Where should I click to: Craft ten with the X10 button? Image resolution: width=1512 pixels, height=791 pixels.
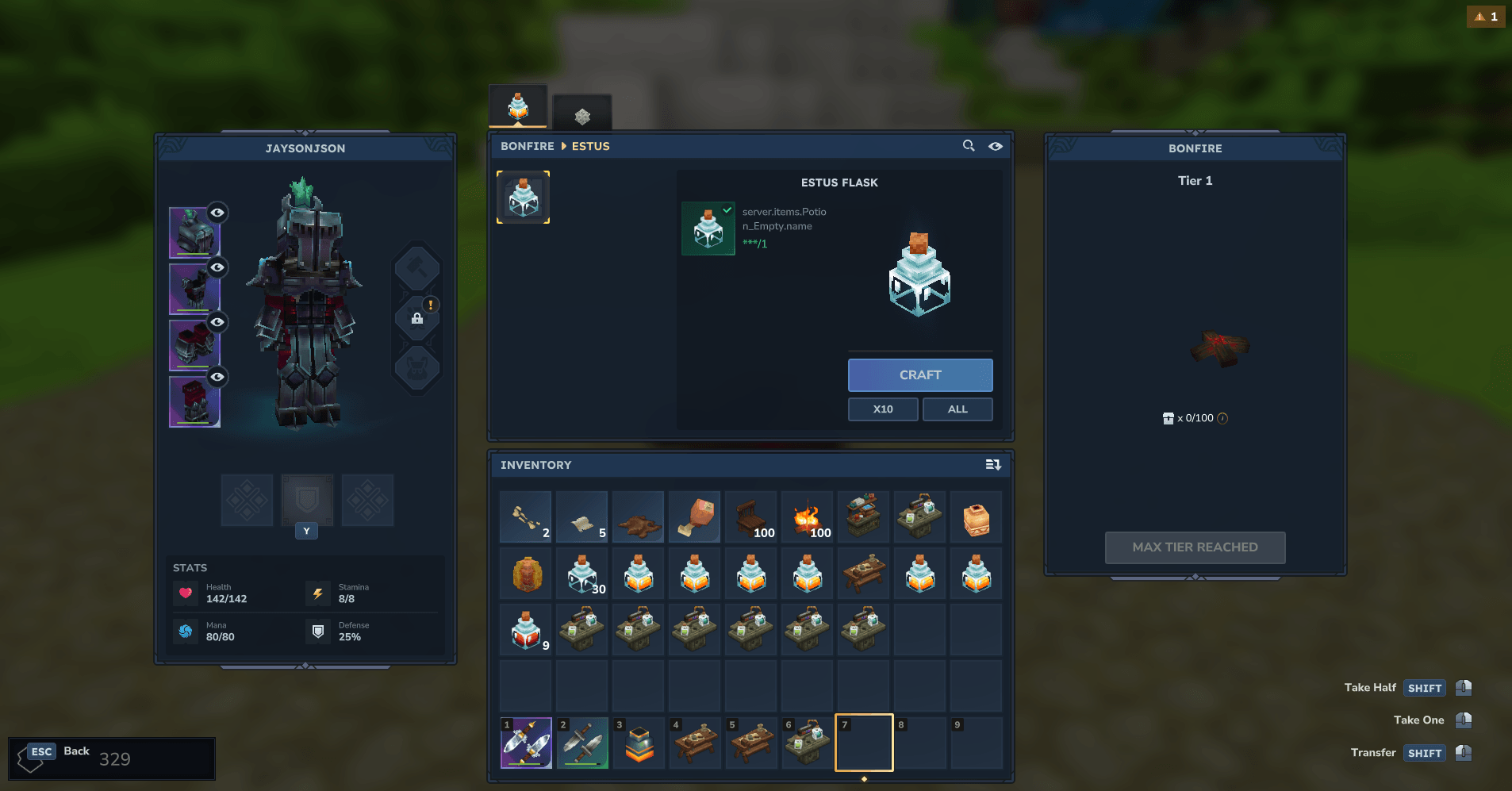coord(882,409)
